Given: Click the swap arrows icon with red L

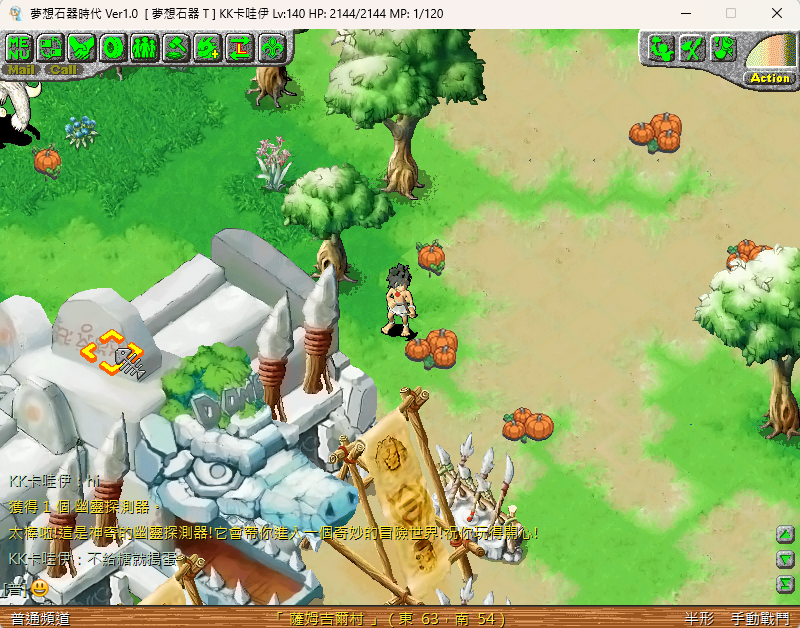Looking at the screenshot, I should (x=239, y=47).
